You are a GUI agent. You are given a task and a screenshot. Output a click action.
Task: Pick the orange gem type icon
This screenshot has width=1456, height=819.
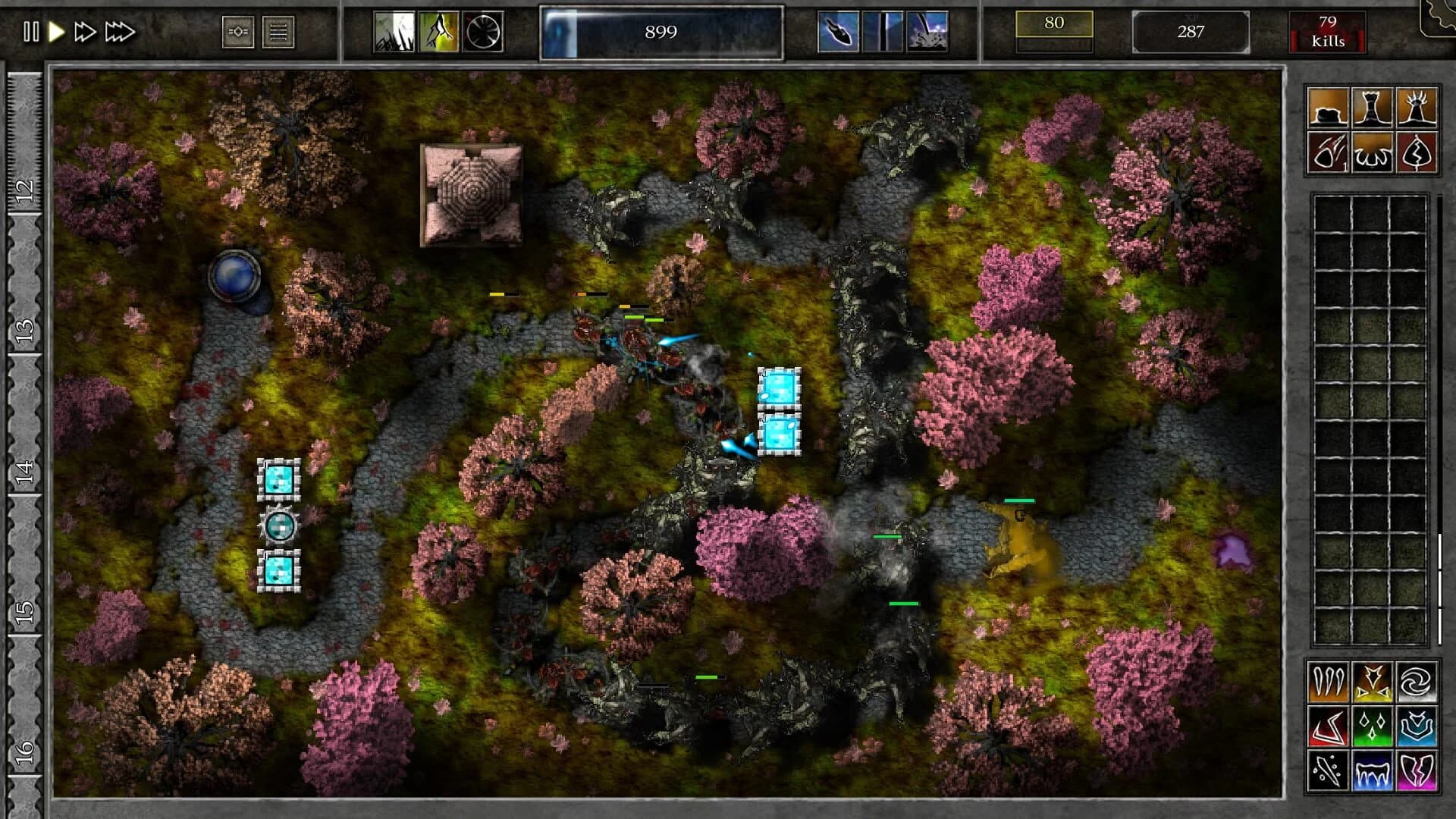[1328, 682]
